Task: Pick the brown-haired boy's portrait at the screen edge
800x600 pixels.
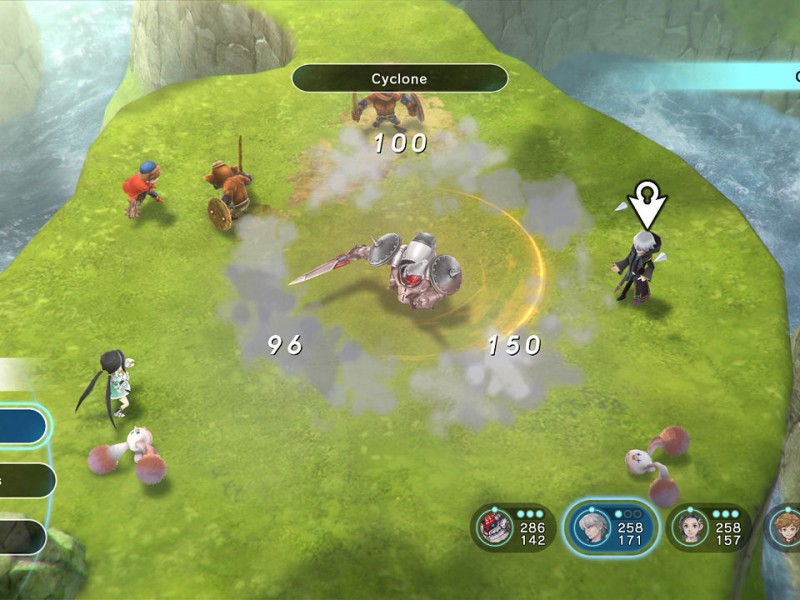Action: click(785, 527)
